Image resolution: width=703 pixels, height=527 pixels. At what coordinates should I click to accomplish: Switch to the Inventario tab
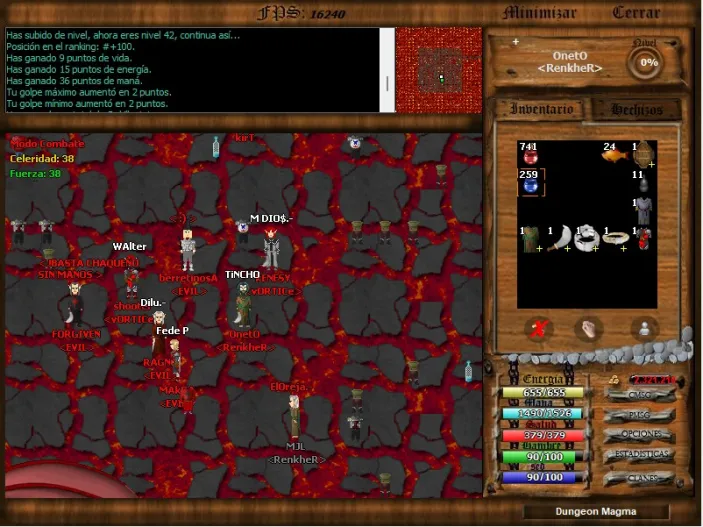[x=541, y=108]
